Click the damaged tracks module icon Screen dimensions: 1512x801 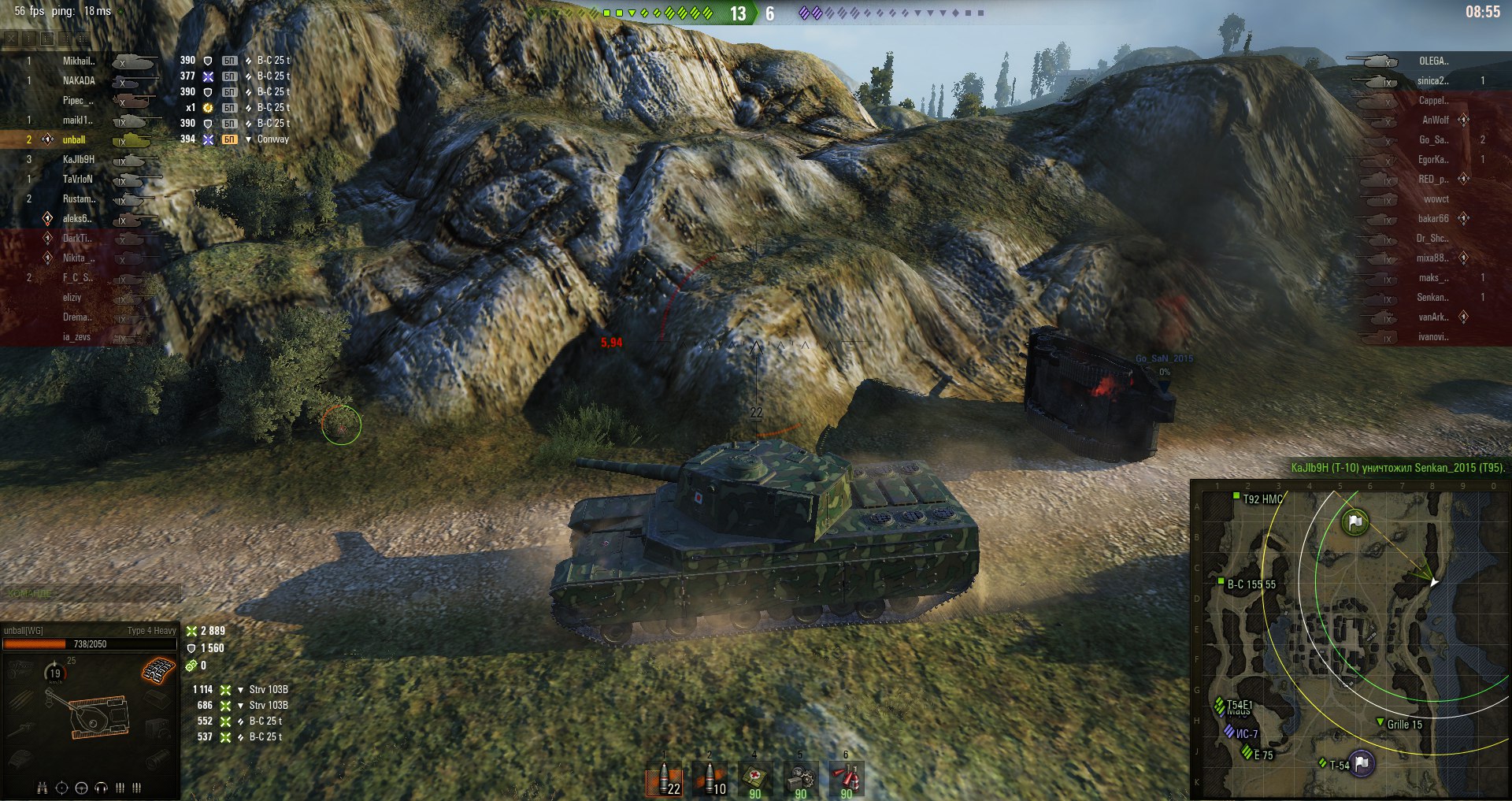coord(158,670)
